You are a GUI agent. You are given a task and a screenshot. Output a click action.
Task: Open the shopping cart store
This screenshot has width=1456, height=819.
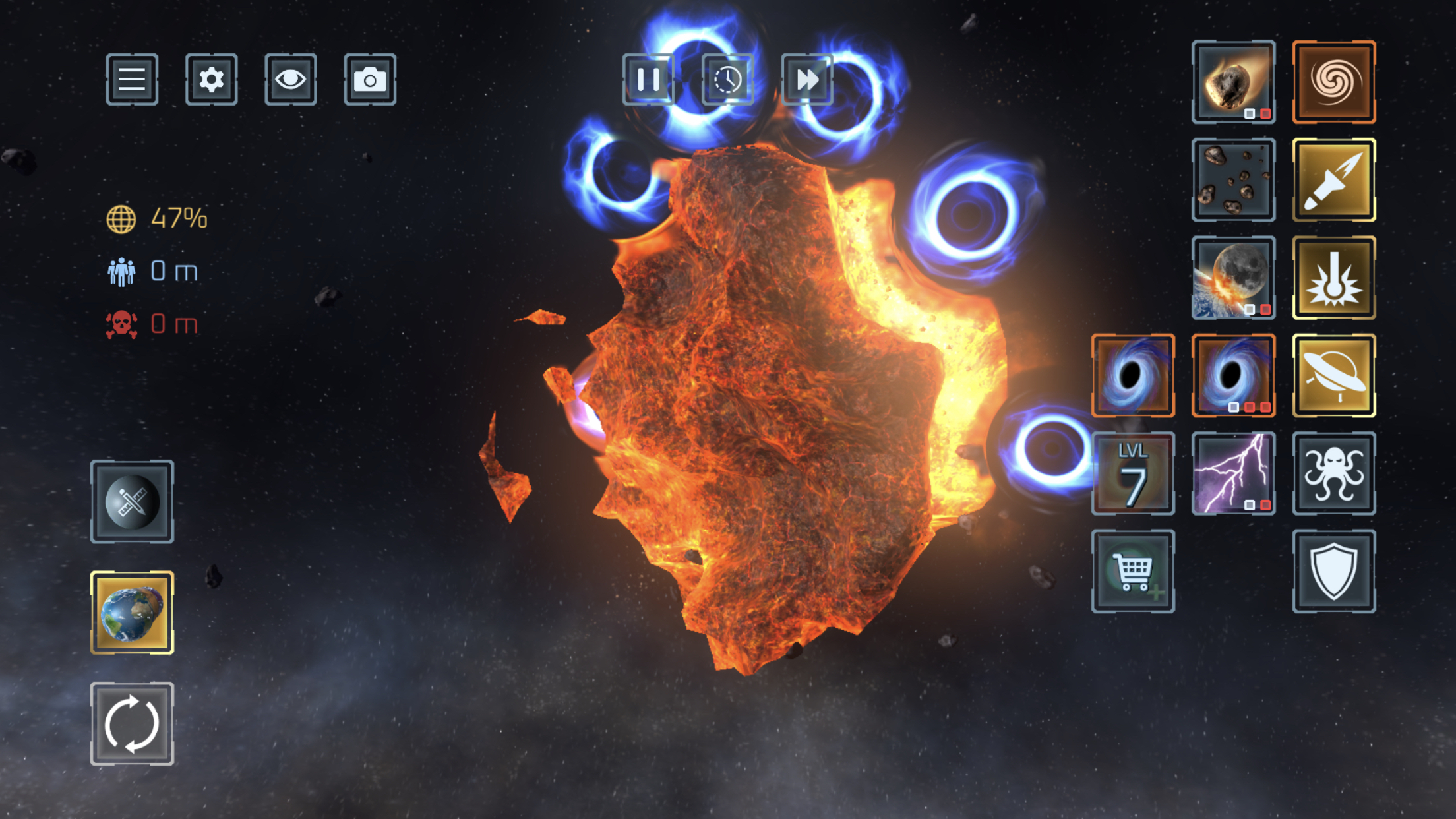1133,571
